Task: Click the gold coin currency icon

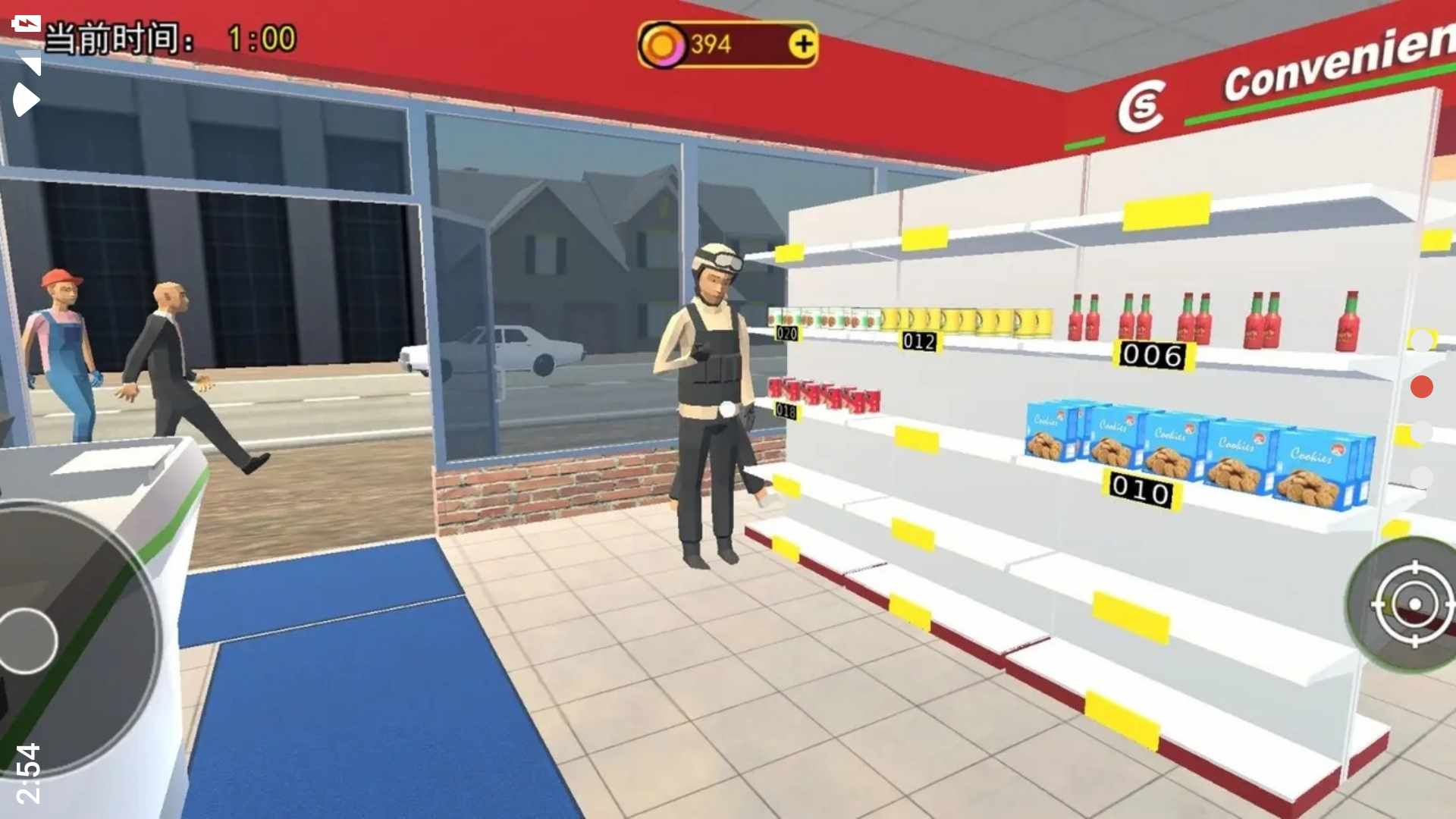Action: [662, 45]
